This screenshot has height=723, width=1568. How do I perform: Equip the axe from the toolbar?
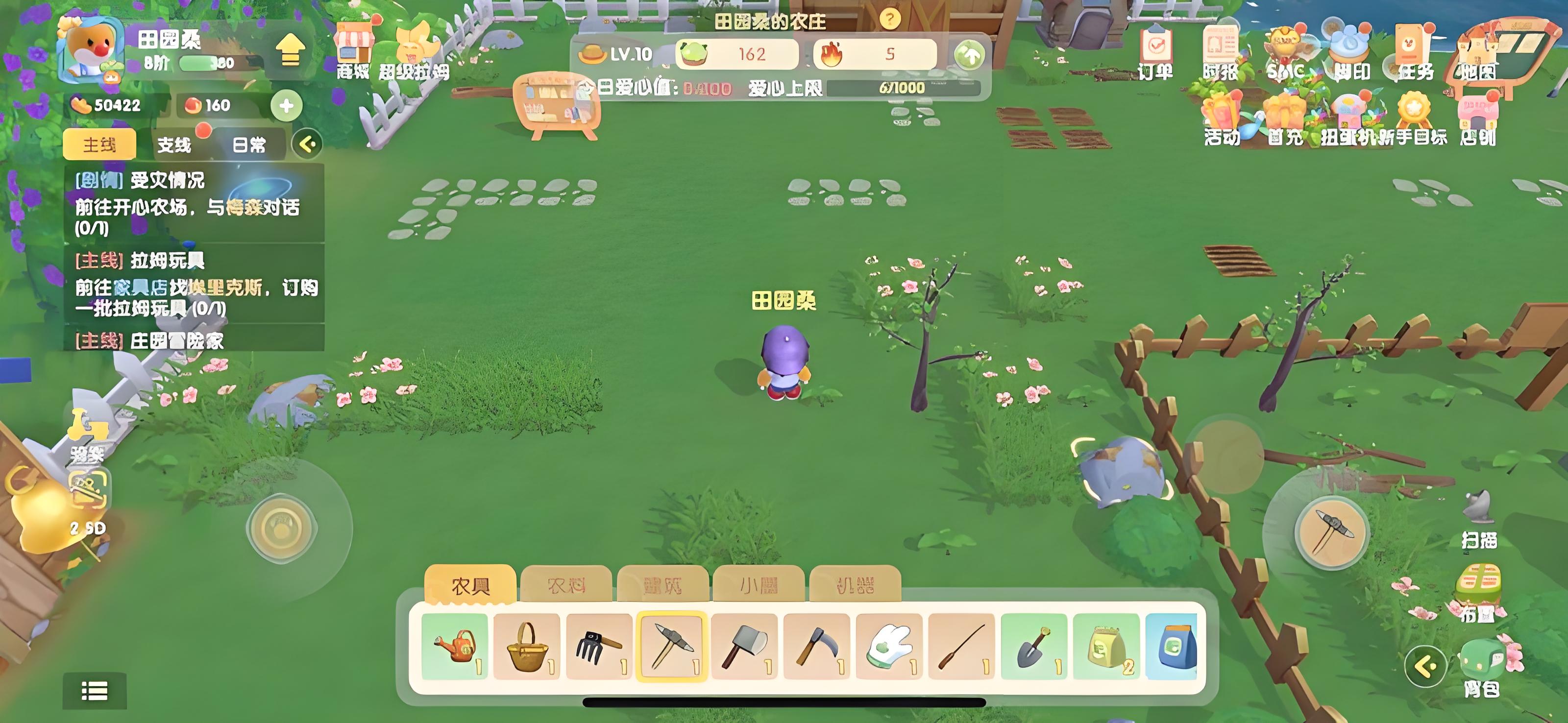coord(744,646)
